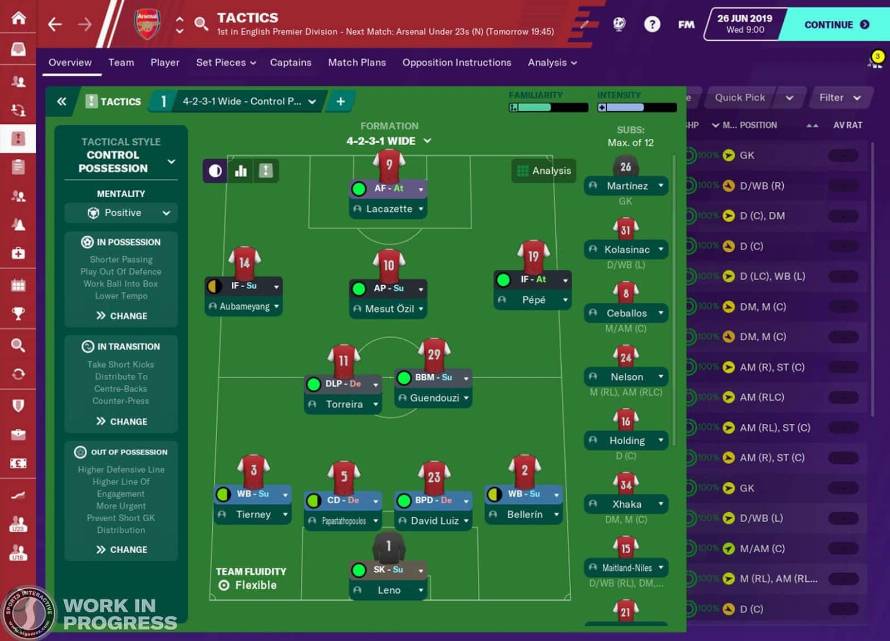The image size is (890, 641).
Task: Show the Captains tab
Action: click(x=290, y=62)
